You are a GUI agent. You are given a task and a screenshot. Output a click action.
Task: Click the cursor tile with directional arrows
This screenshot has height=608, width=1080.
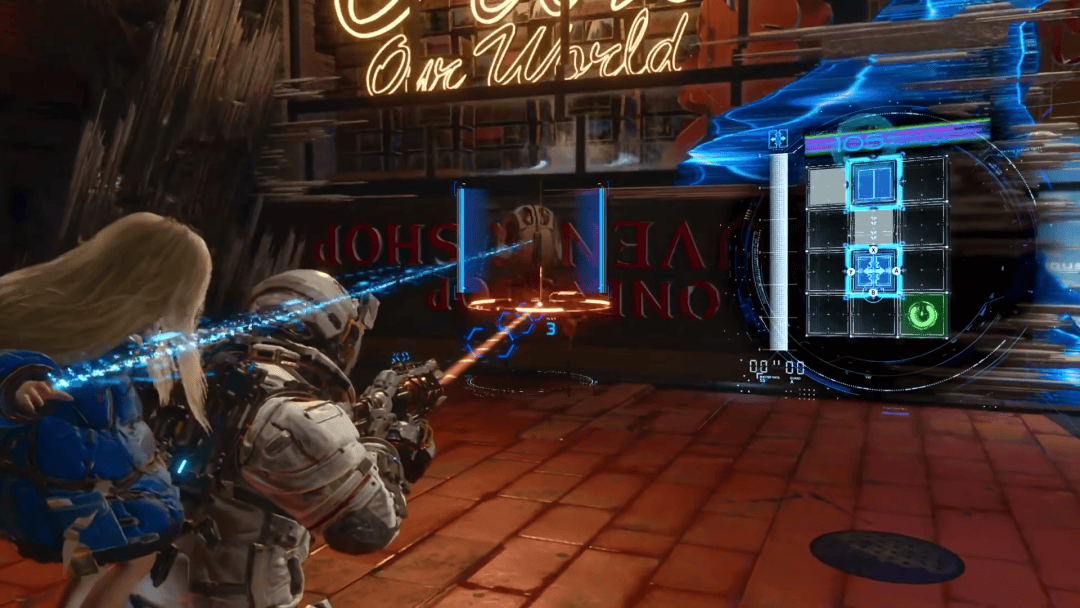click(x=874, y=271)
